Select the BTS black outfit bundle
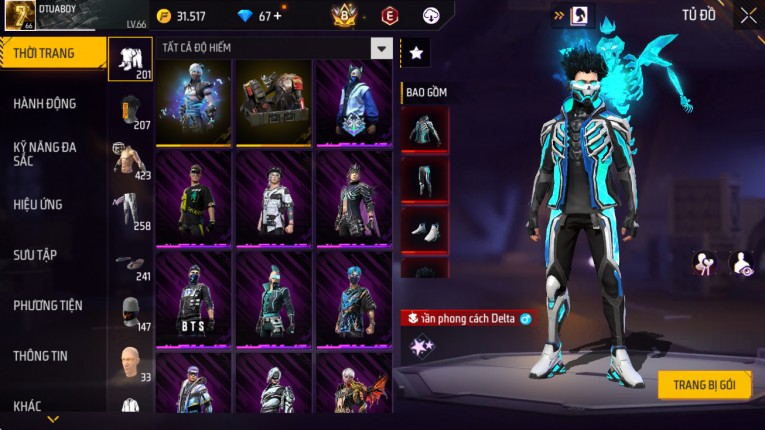The image size is (765, 430). (194, 296)
